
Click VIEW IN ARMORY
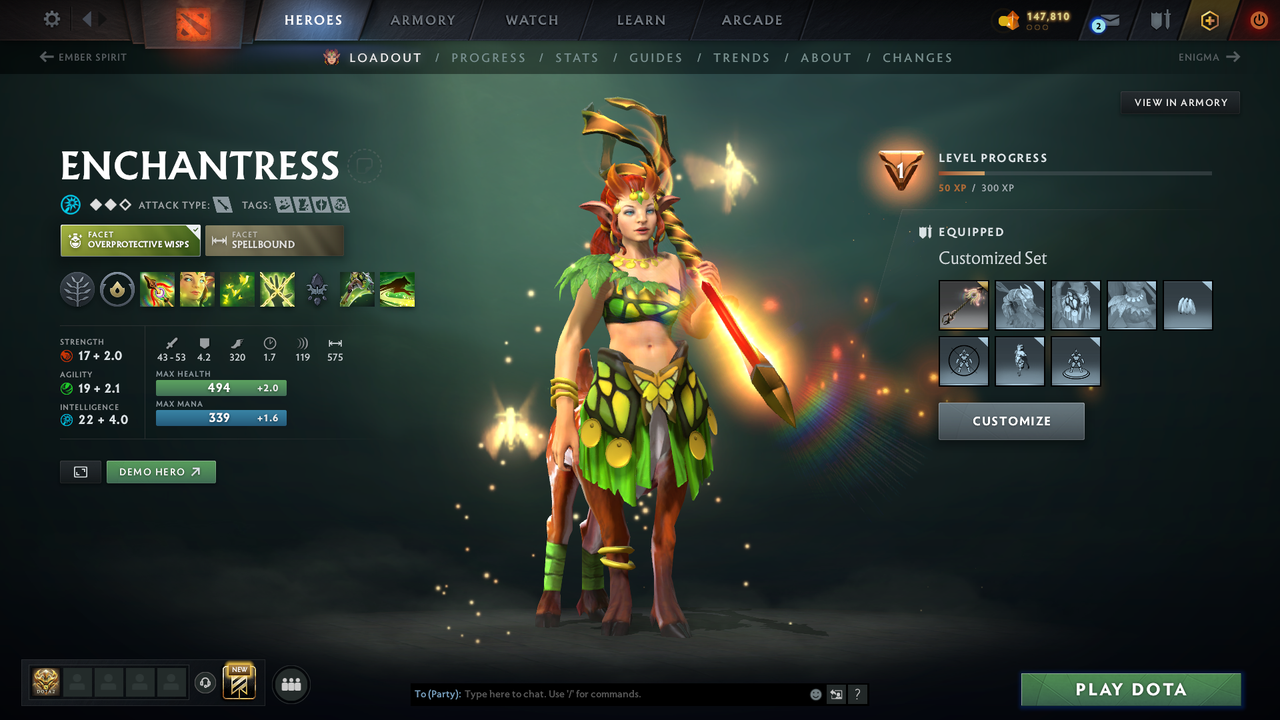pyautogui.click(x=1179, y=102)
